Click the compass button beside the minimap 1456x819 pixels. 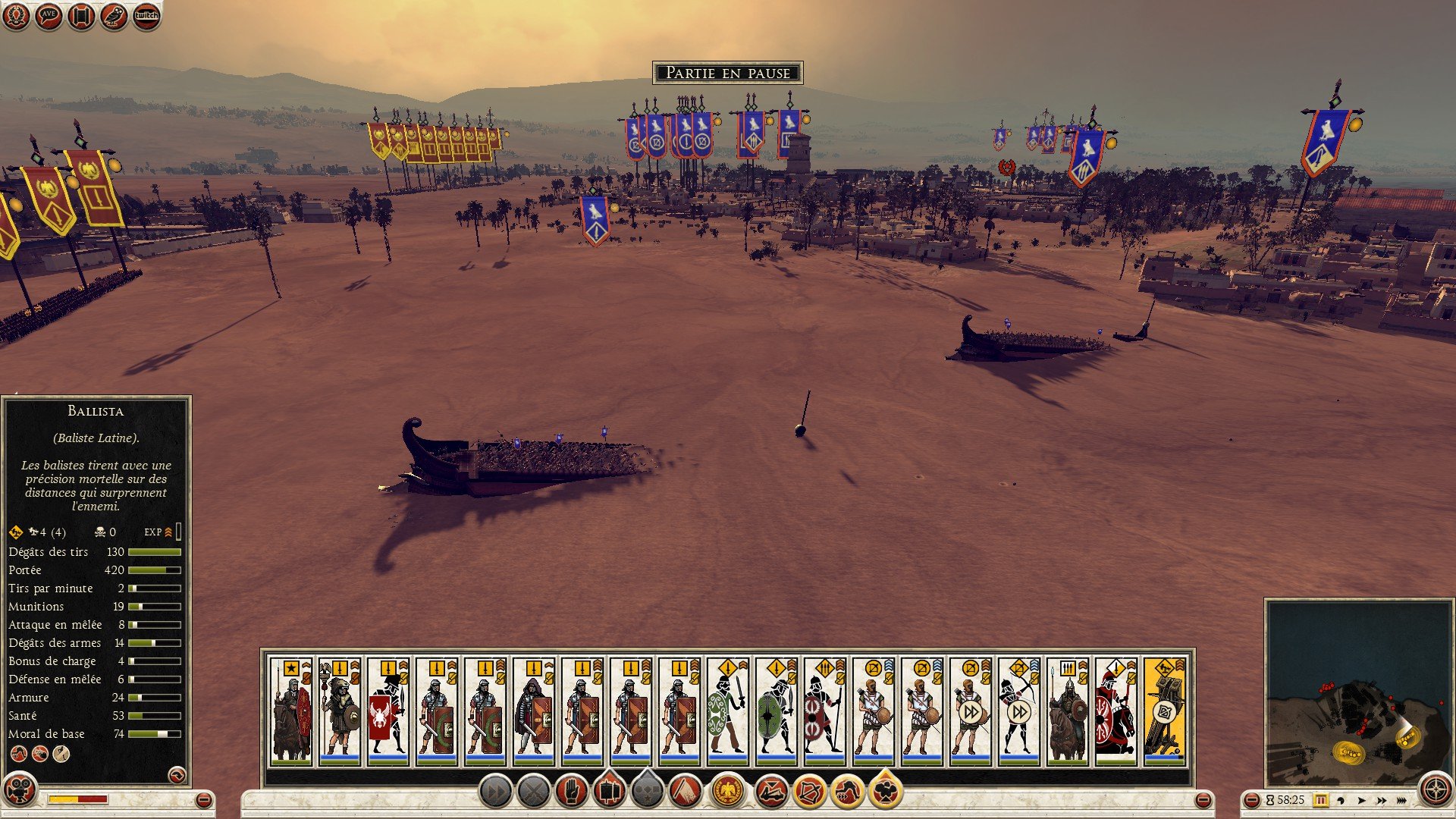click(x=1436, y=790)
